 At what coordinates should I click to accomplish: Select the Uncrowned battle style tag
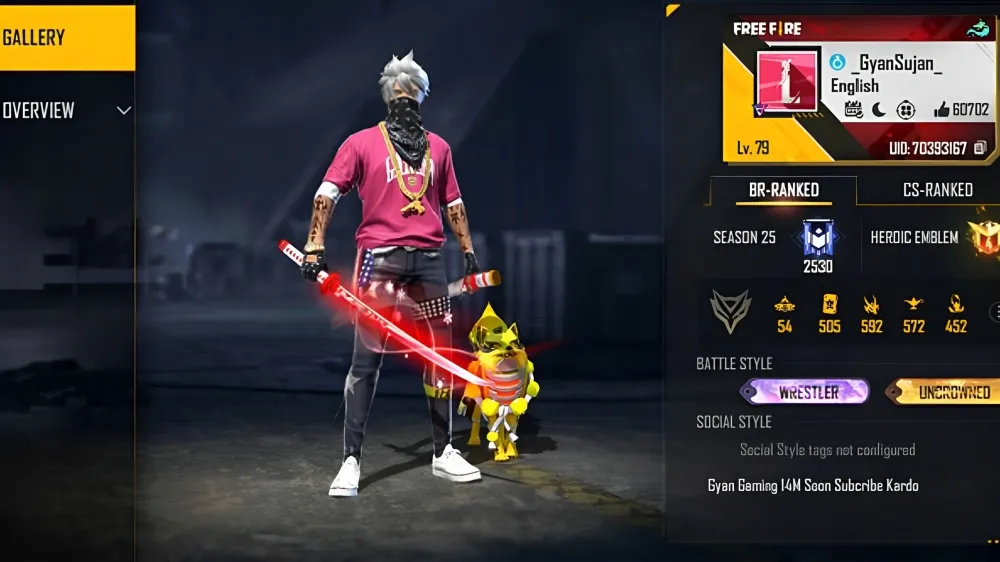pos(945,392)
